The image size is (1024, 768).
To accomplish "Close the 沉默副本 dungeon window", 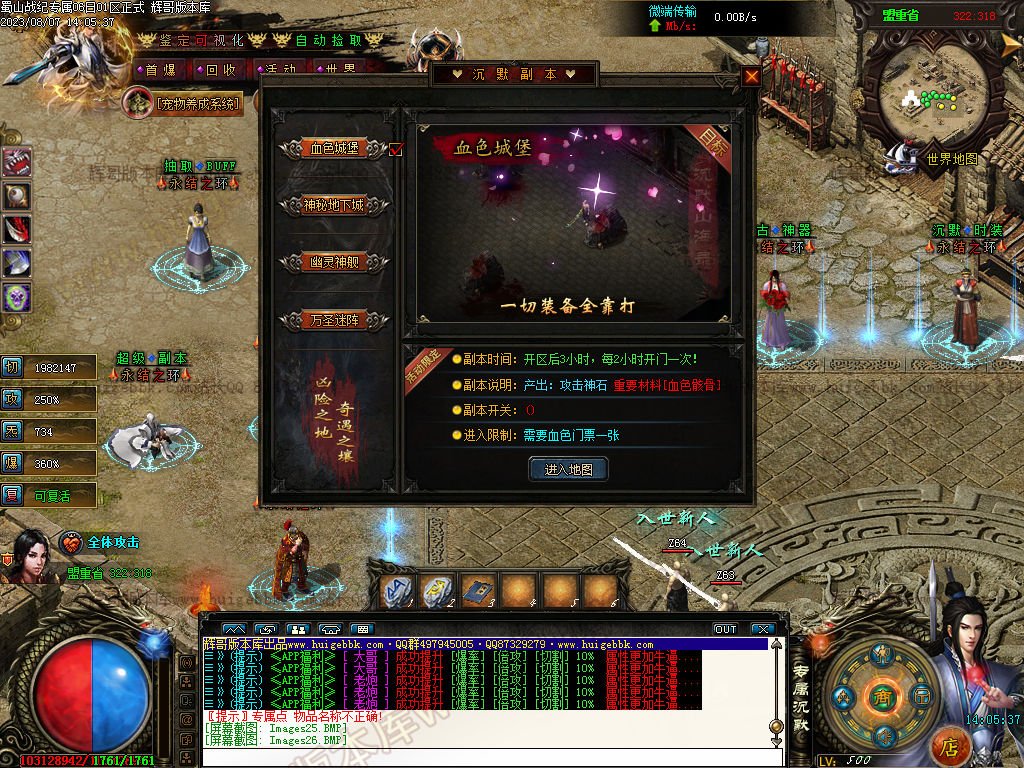I will coord(751,76).
